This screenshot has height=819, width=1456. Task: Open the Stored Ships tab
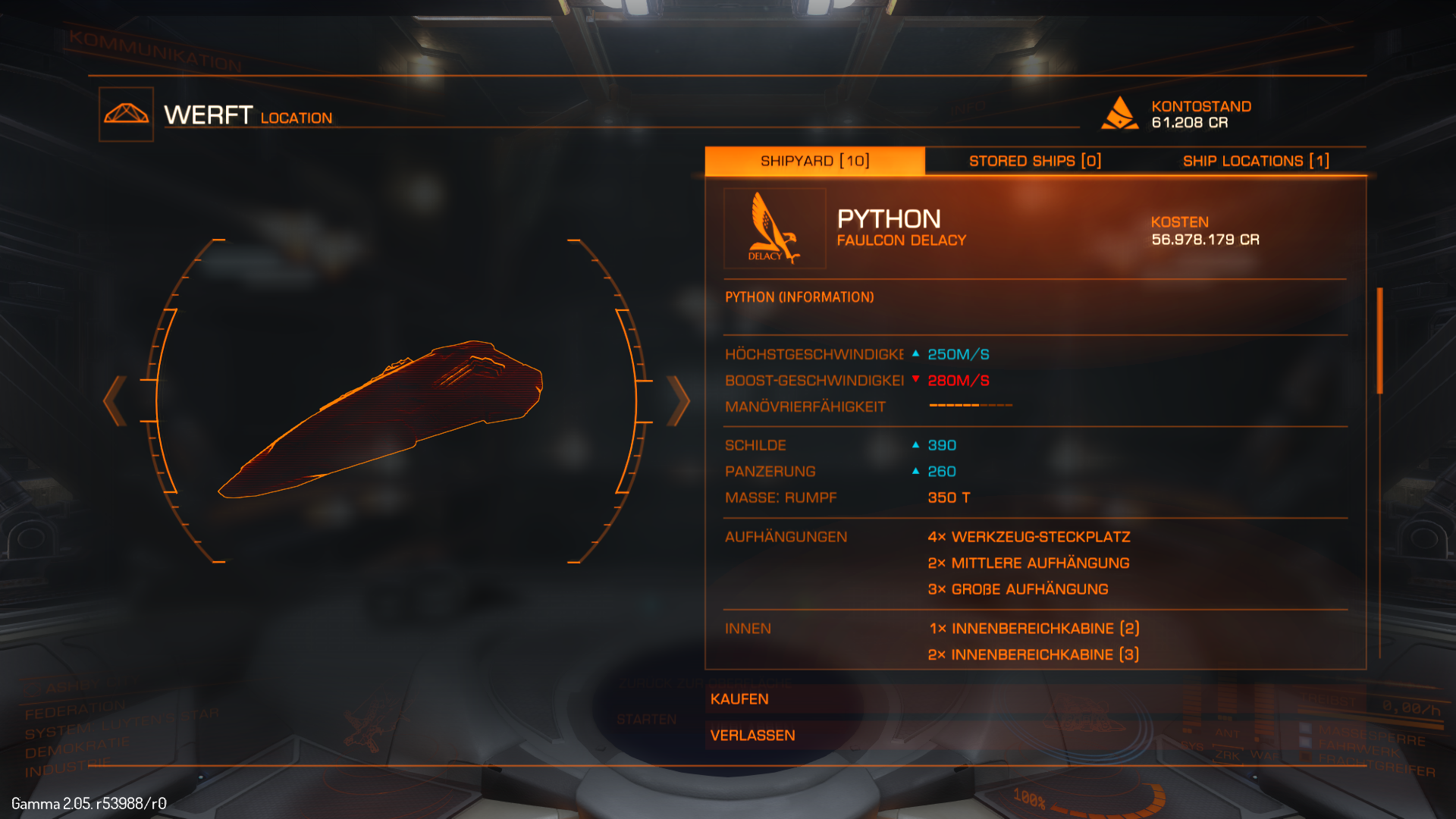coord(1034,161)
